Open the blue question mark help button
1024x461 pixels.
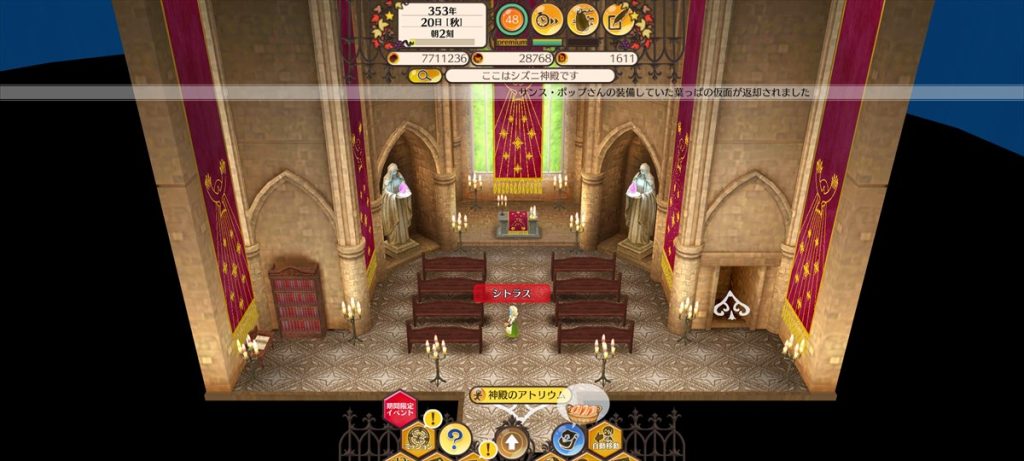click(x=454, y=437)
